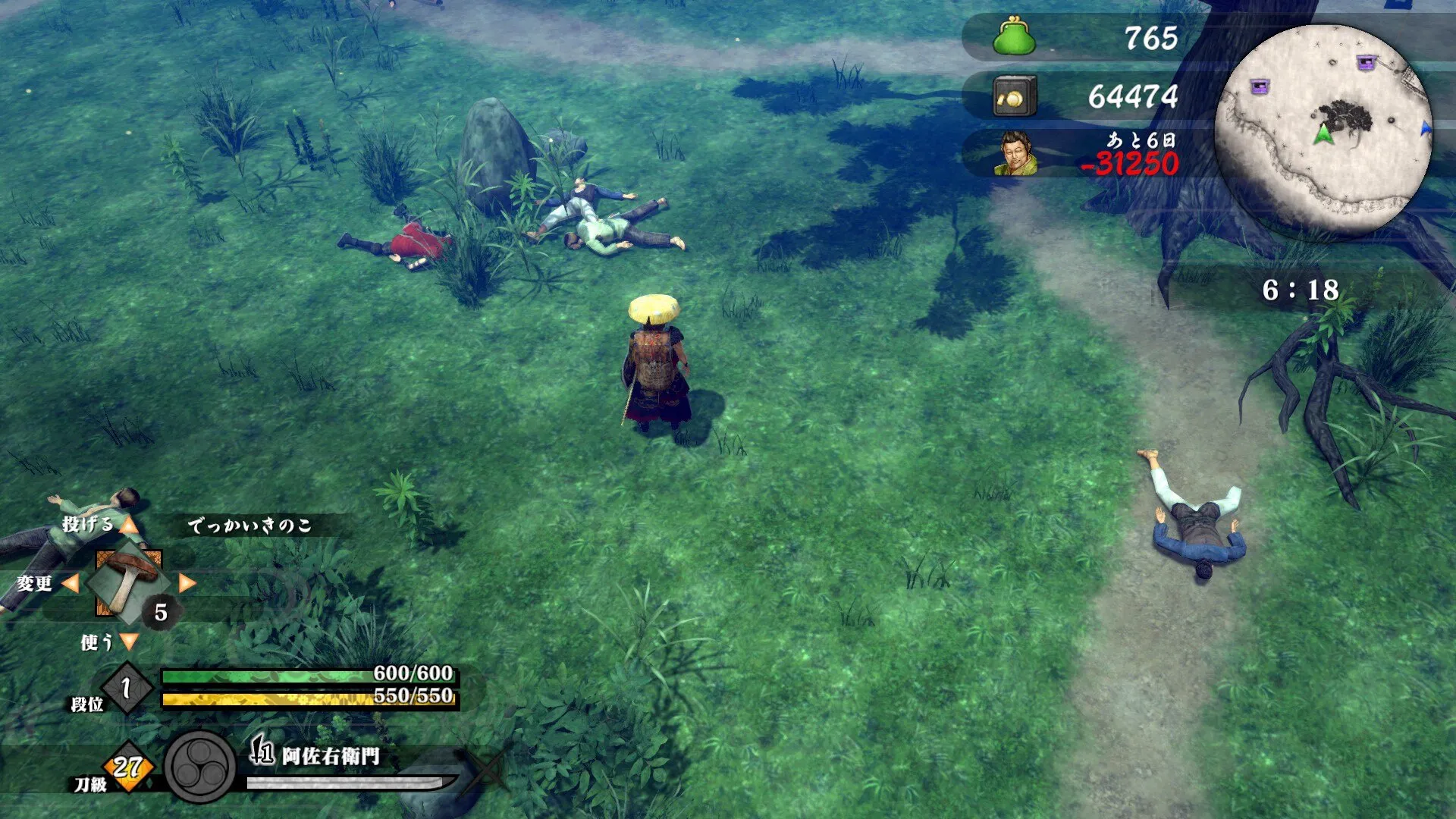The height and width of the screenshot is (819, 1456).
Task: Click the debt collector portrait
Action: click(x=1016, y=153)
